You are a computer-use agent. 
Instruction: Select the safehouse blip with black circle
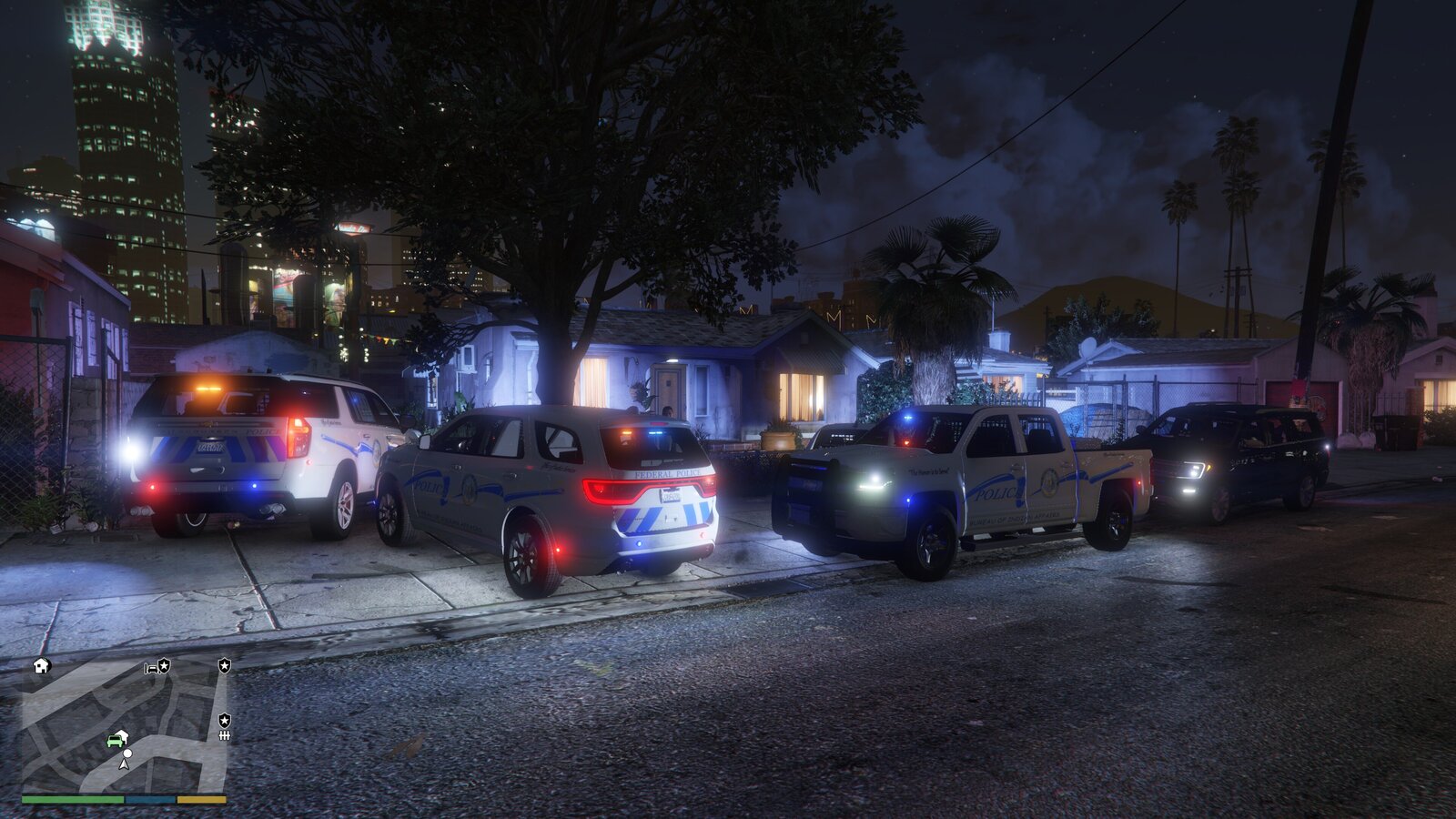coord(41,665)
